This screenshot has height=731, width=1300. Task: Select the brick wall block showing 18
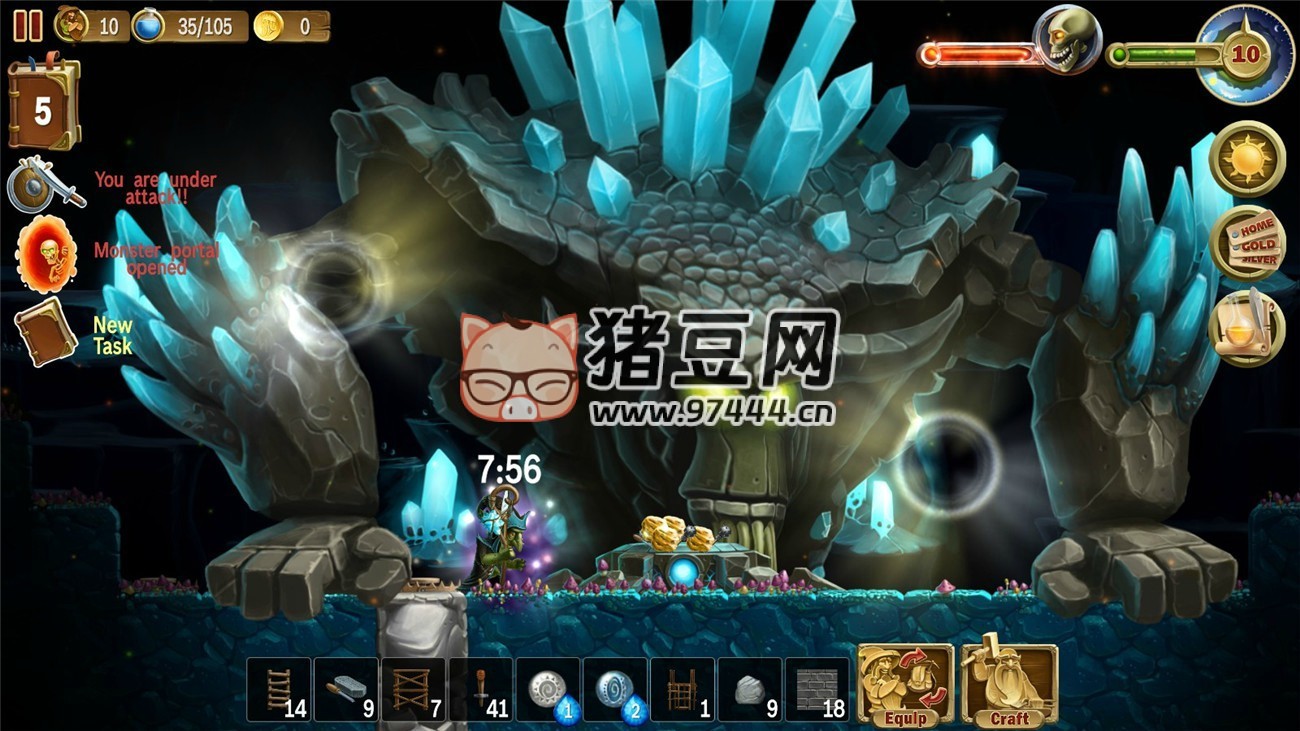point(819,688)
